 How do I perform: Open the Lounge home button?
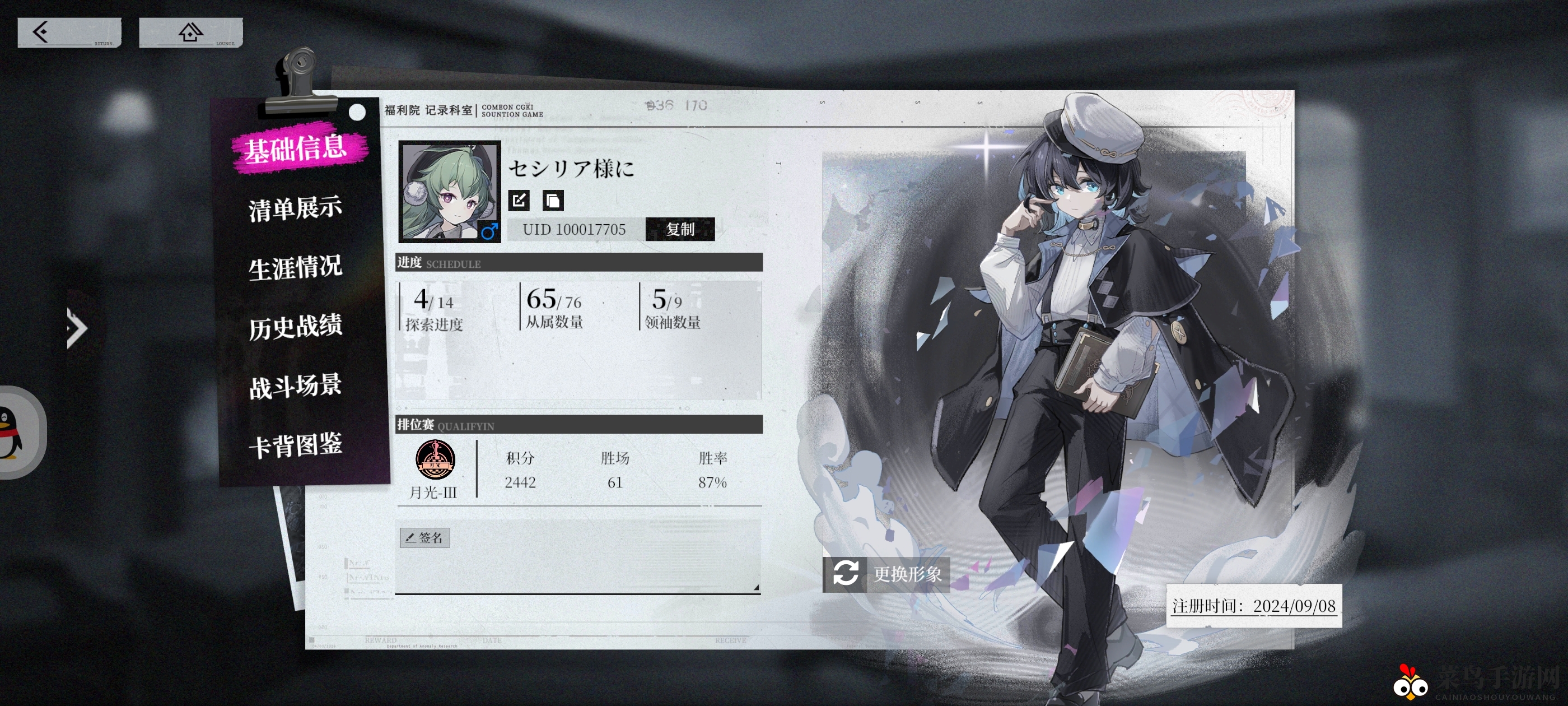(190, 32)
